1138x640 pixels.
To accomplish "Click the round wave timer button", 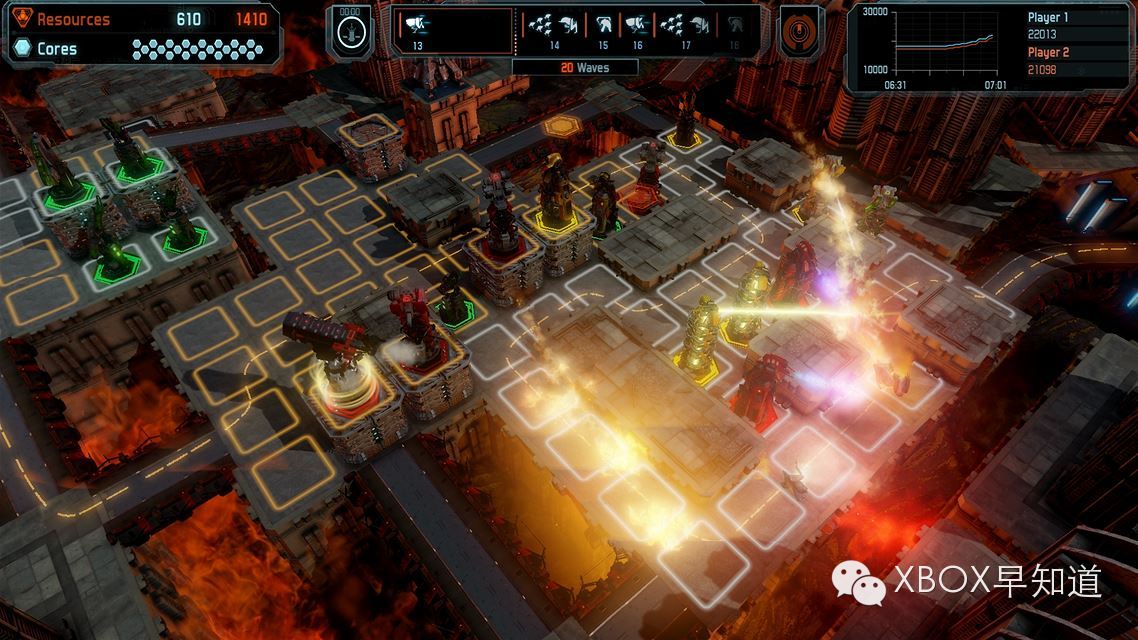I will tap(349, 31).
